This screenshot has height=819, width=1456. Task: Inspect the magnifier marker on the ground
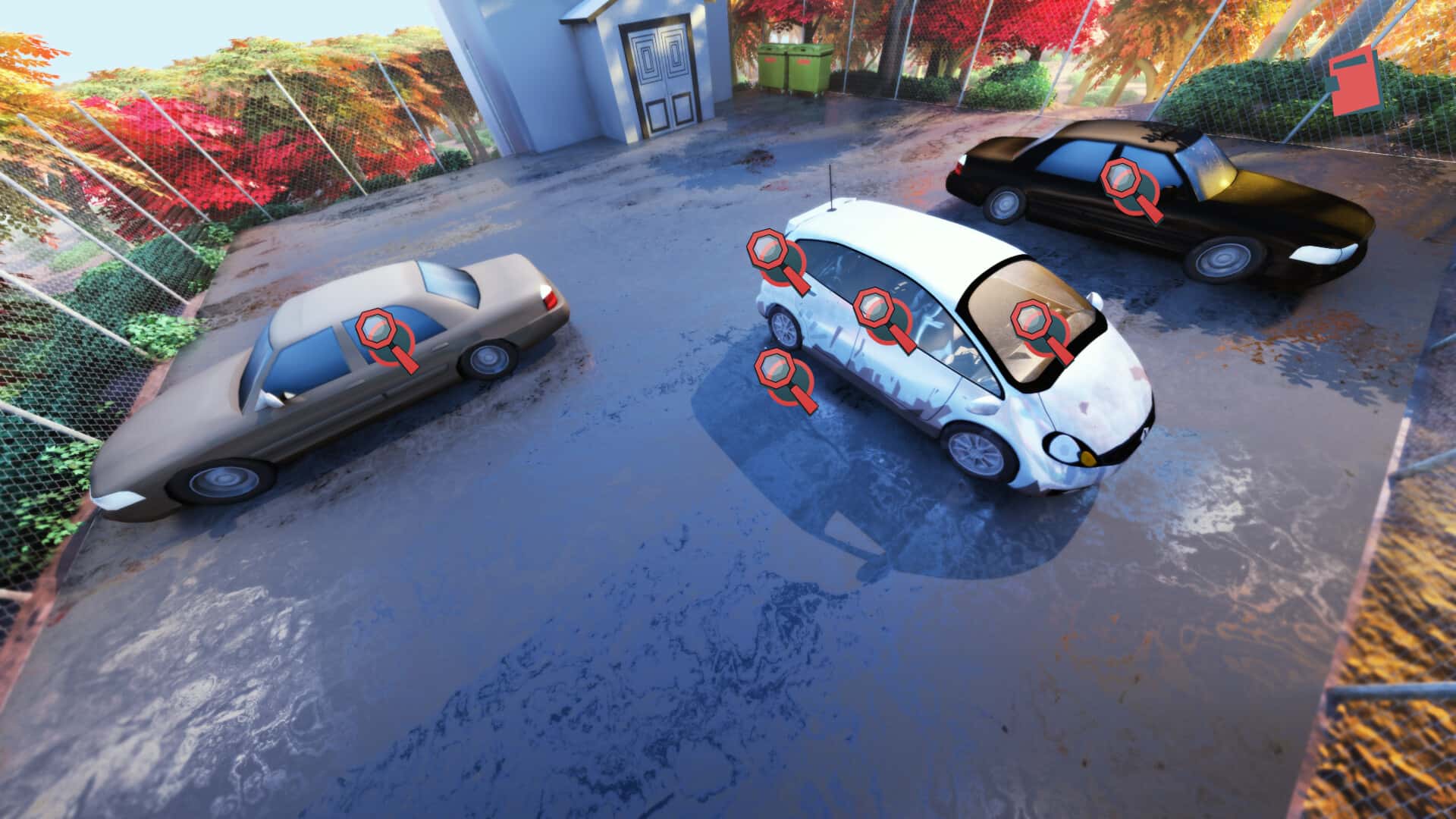coord(778,372)
